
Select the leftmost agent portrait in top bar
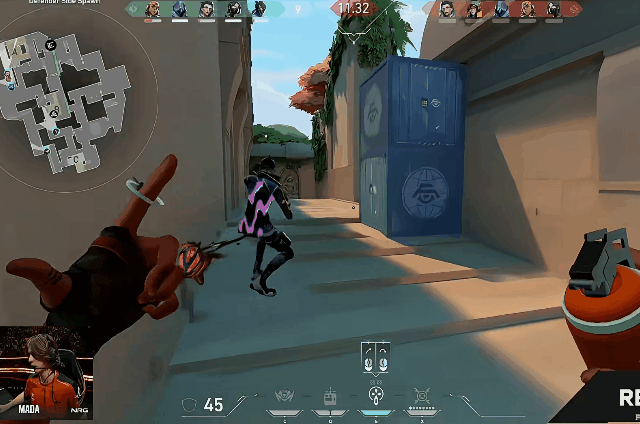(x=153, y=10)
